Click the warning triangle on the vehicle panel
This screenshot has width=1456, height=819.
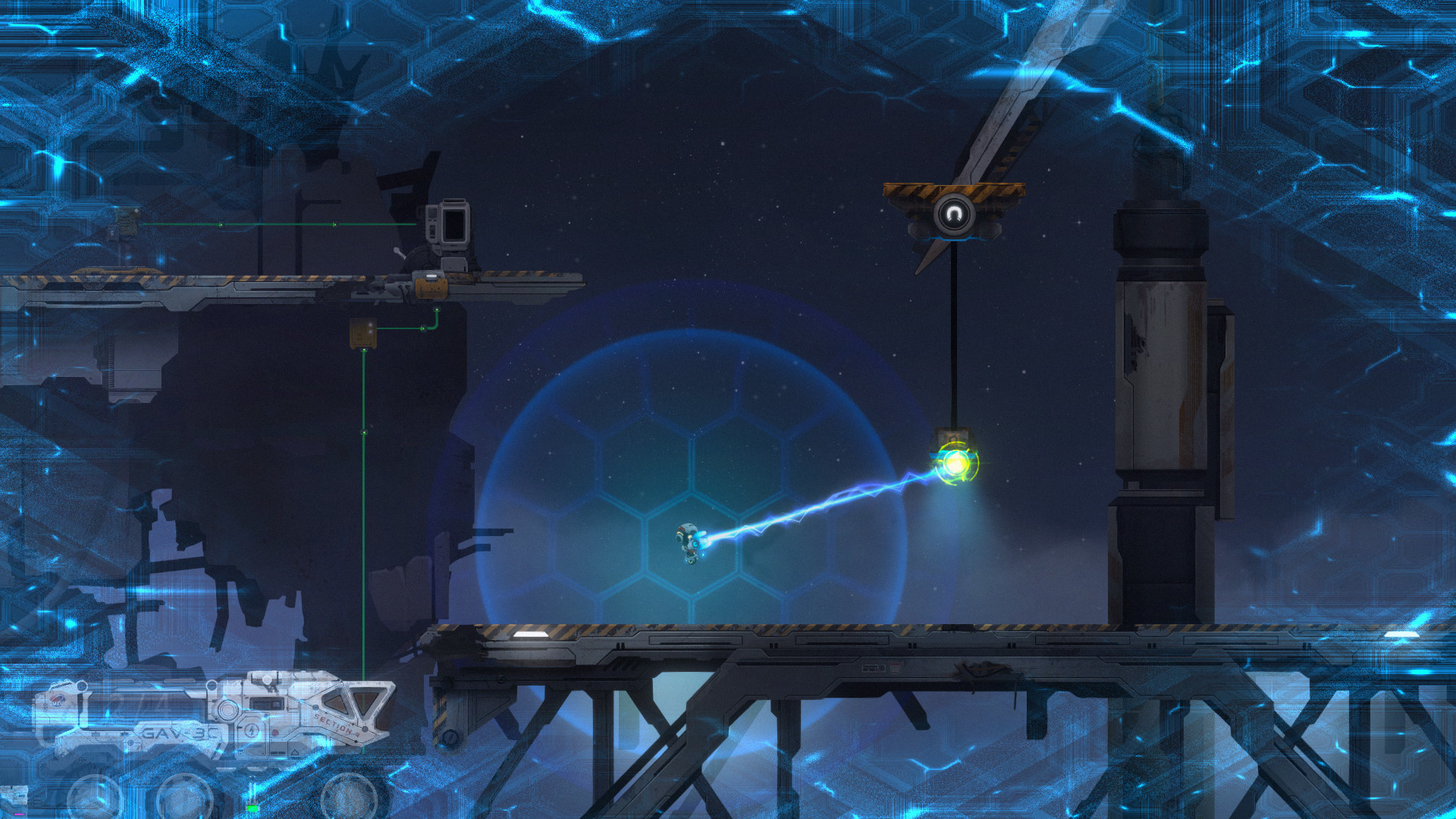[x=295, y=752]
